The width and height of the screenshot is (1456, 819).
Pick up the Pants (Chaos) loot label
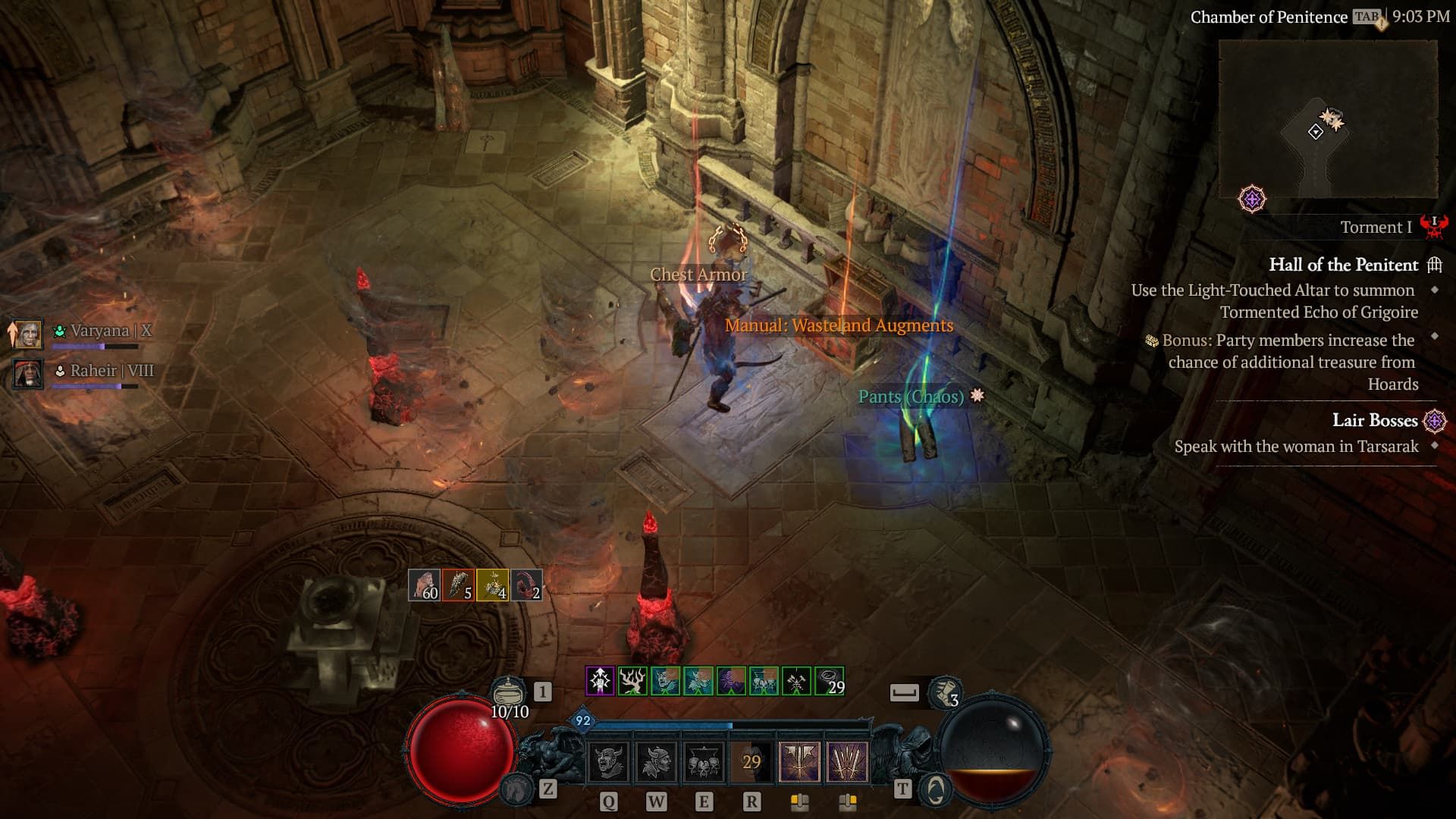910,394
